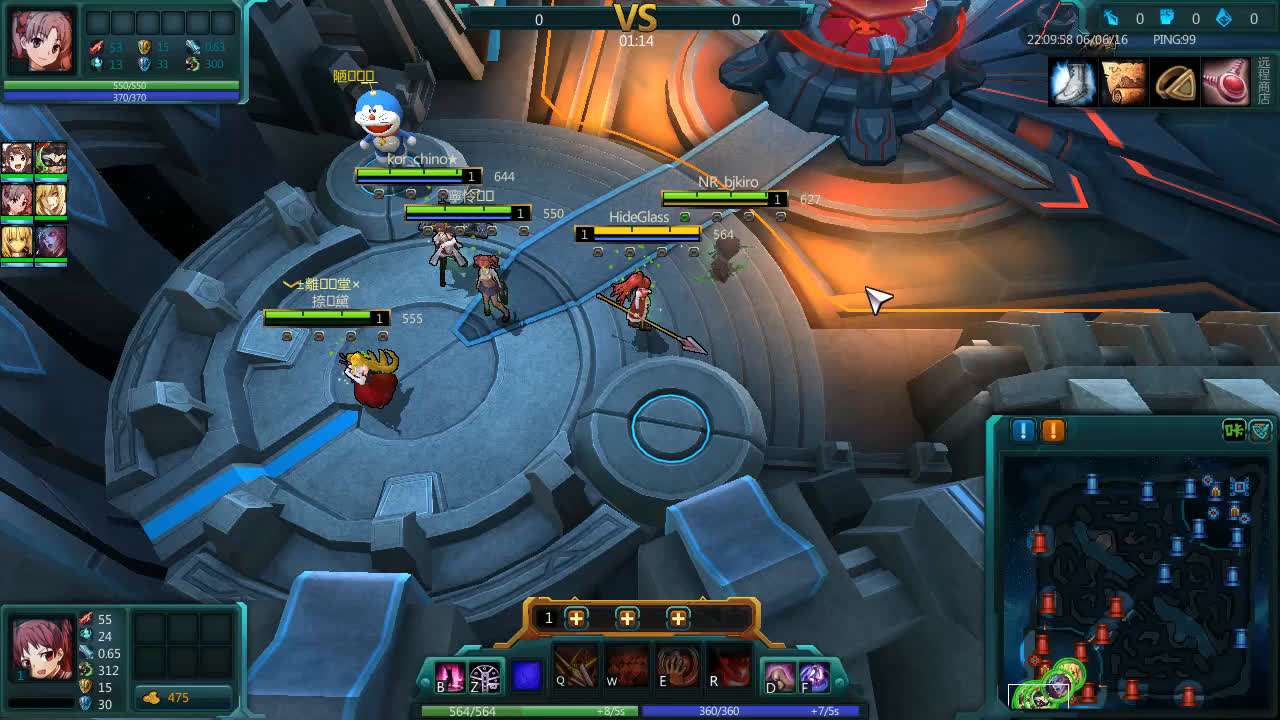Open the remote shop (远程商店)

(1265, 82)
